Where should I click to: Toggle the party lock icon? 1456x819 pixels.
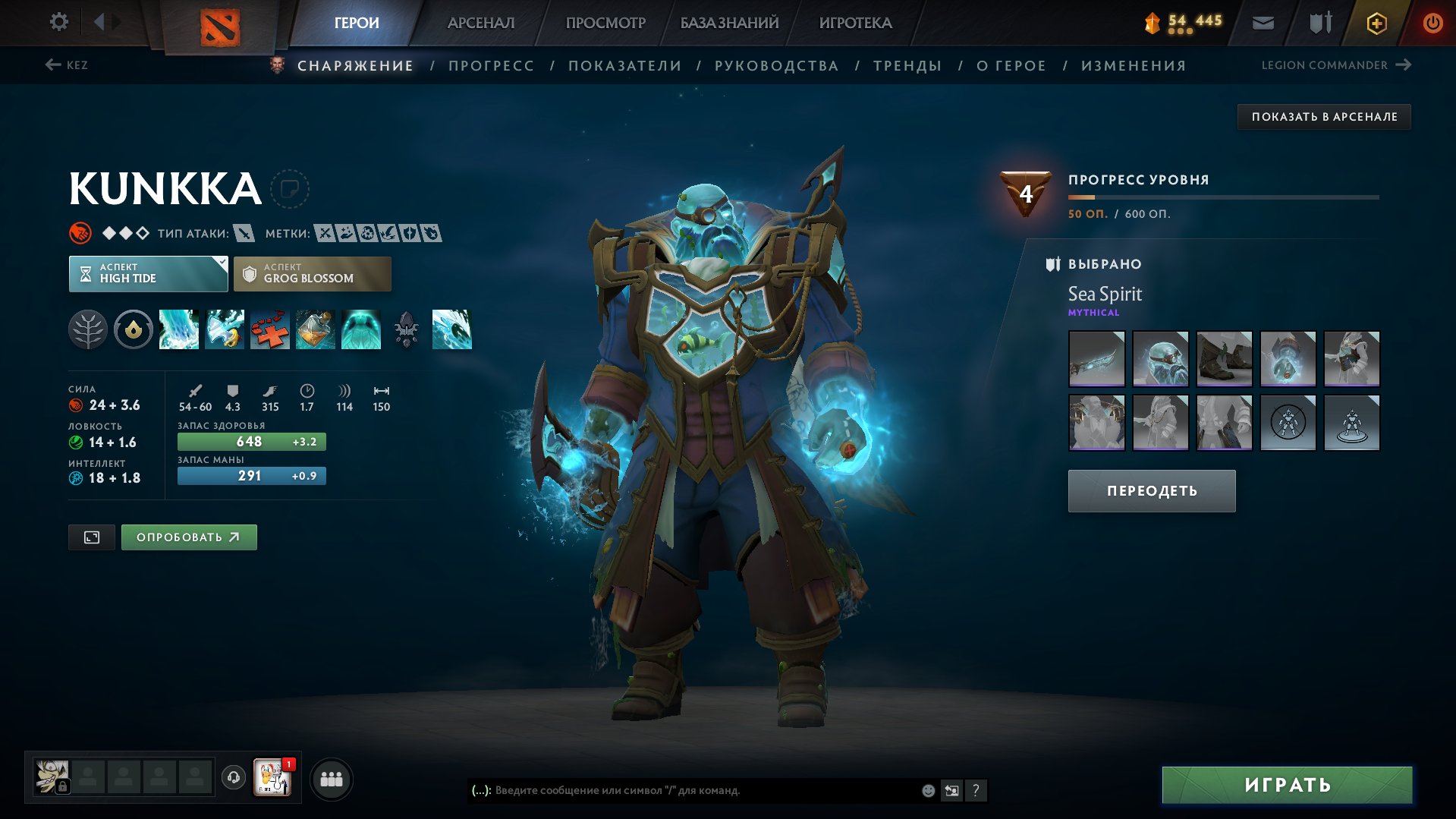pos(64,786)
